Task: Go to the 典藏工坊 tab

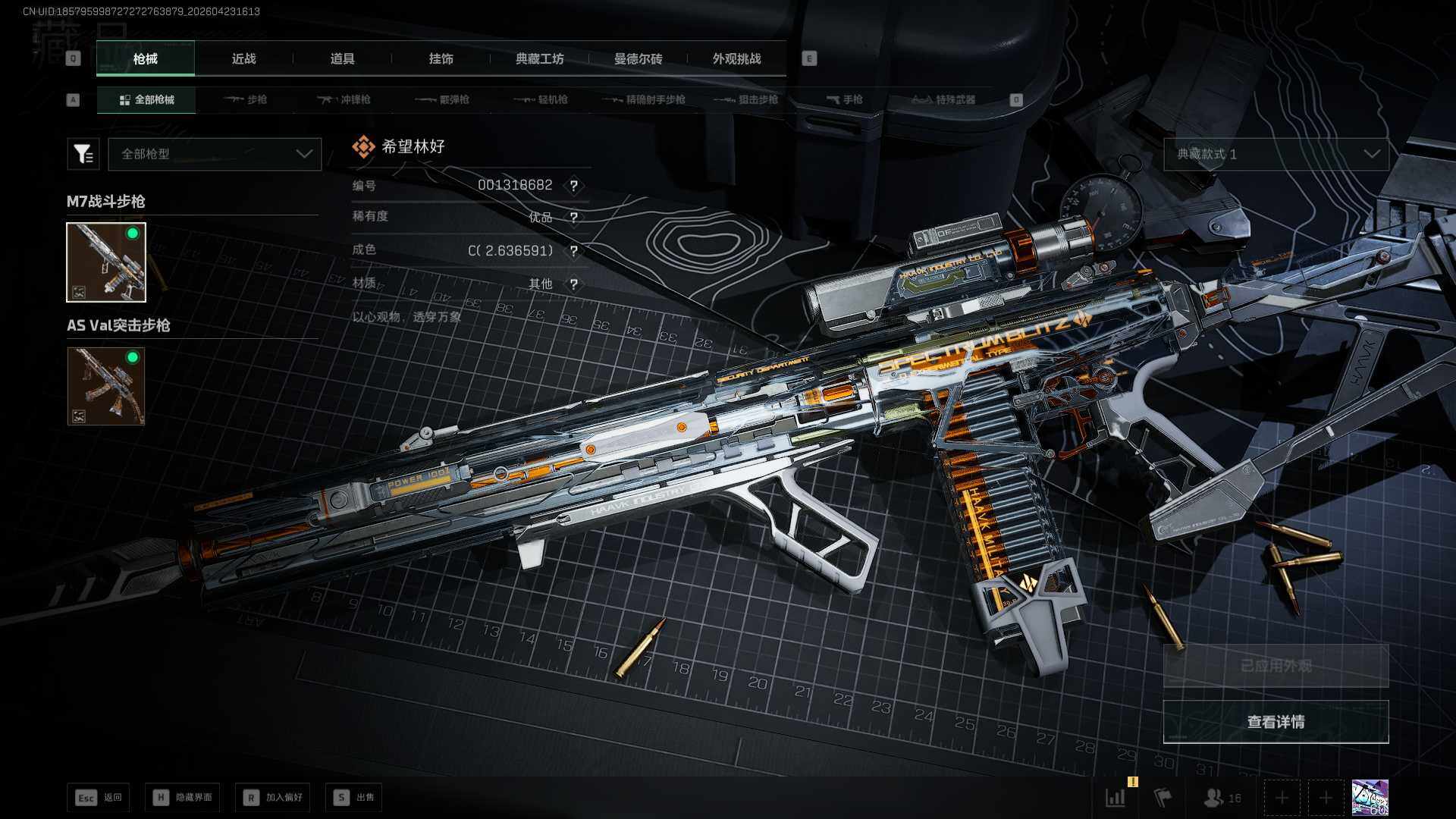Action: click(x=539, y=59)
